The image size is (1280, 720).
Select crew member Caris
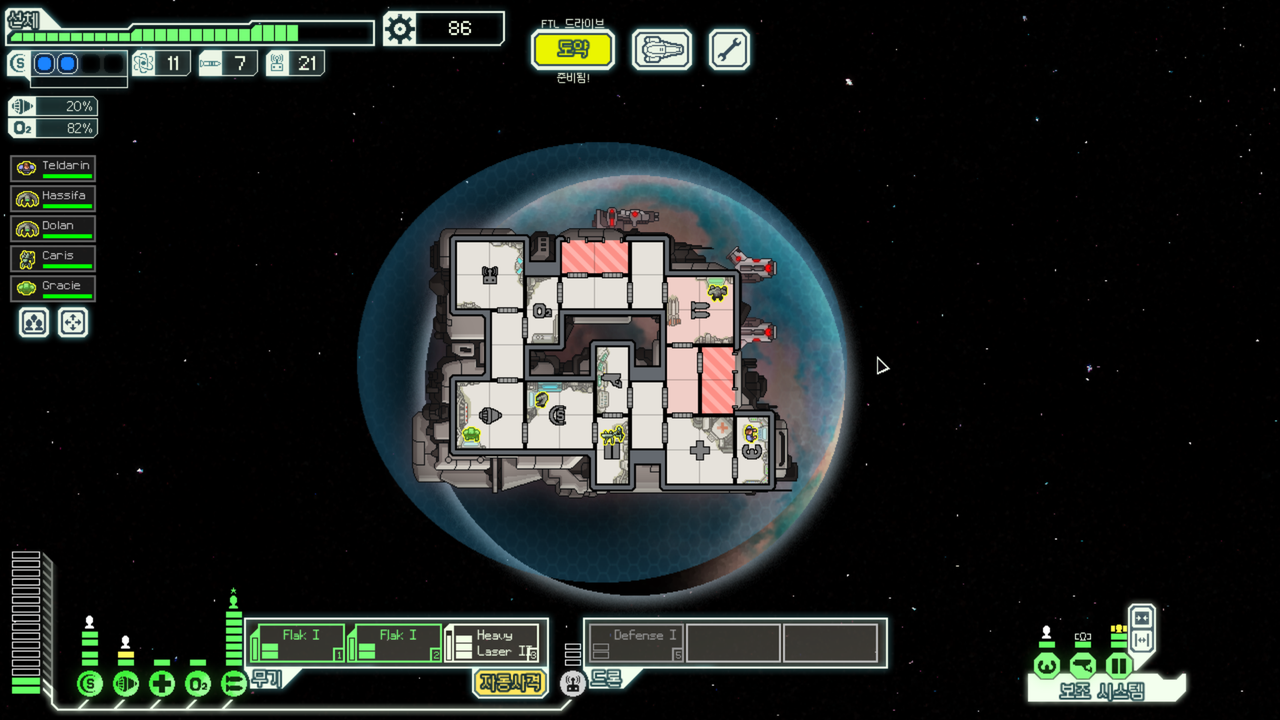(53, 258)
